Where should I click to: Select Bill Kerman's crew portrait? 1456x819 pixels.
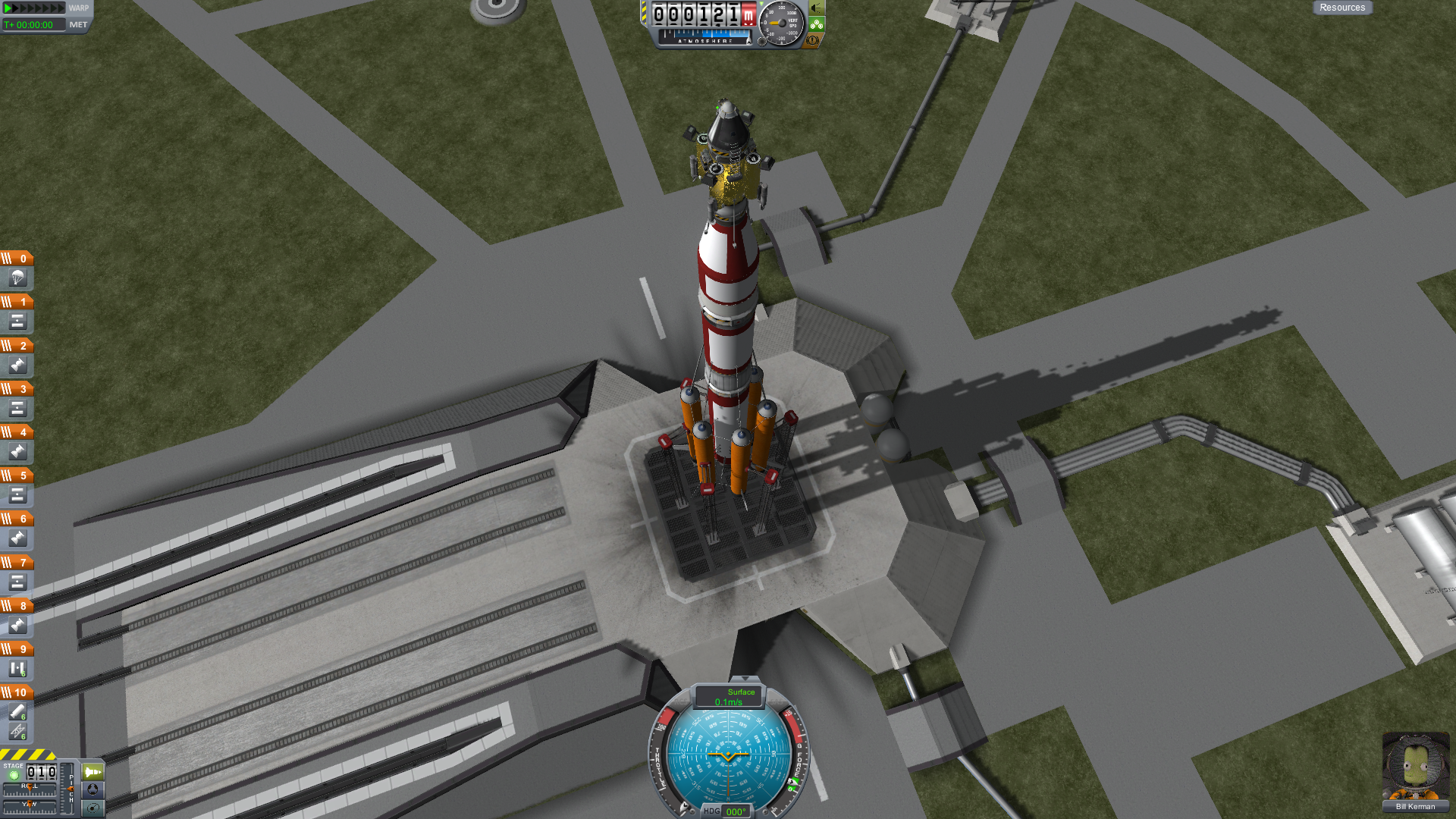1415,766
